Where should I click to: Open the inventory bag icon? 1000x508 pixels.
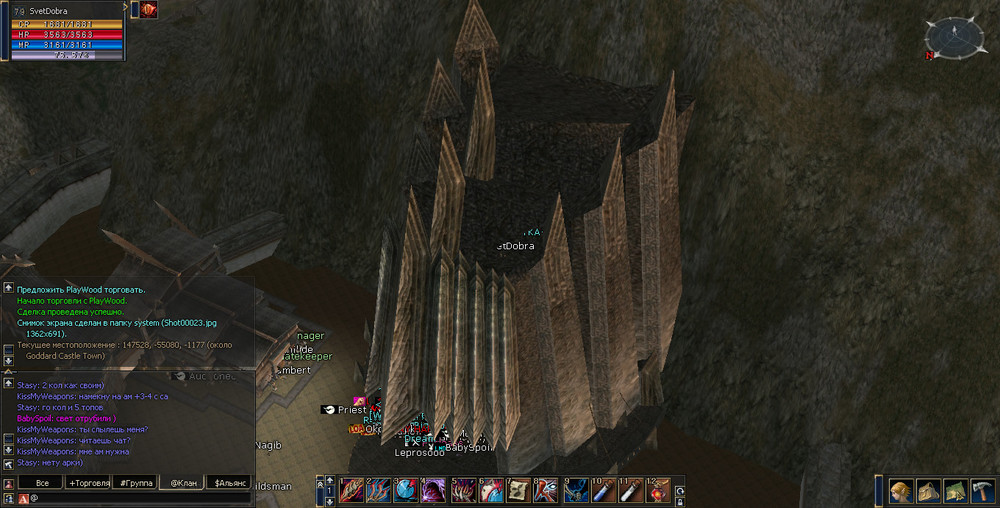(927, 491)
